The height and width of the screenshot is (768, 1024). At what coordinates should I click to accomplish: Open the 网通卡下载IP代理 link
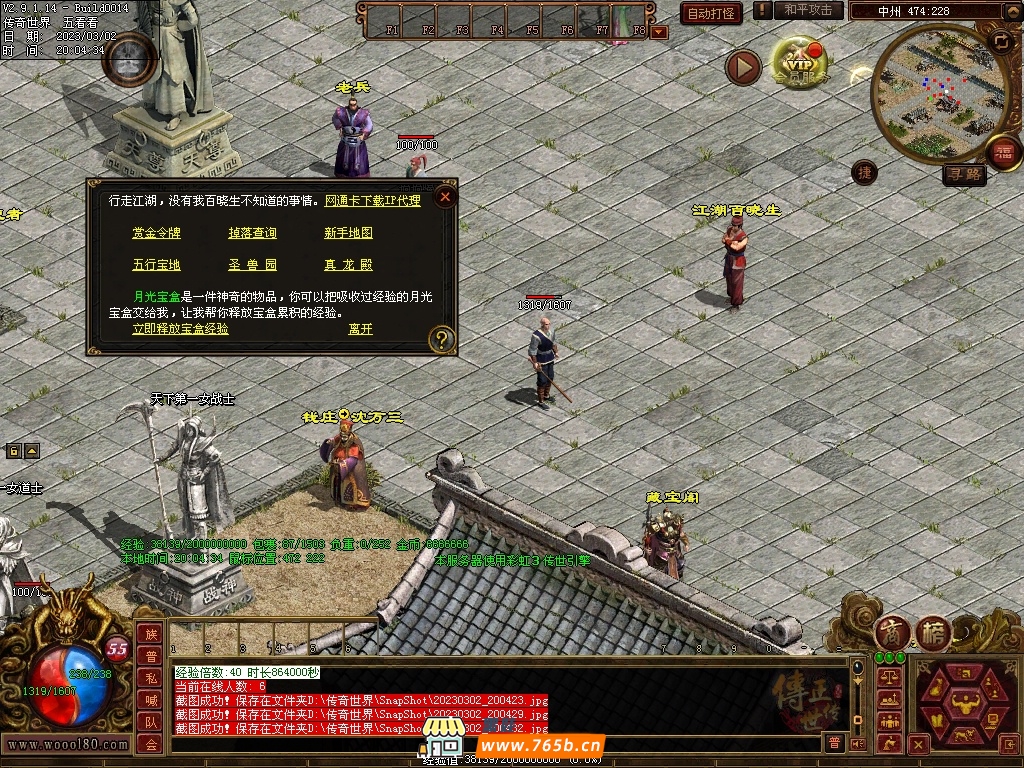373,201
